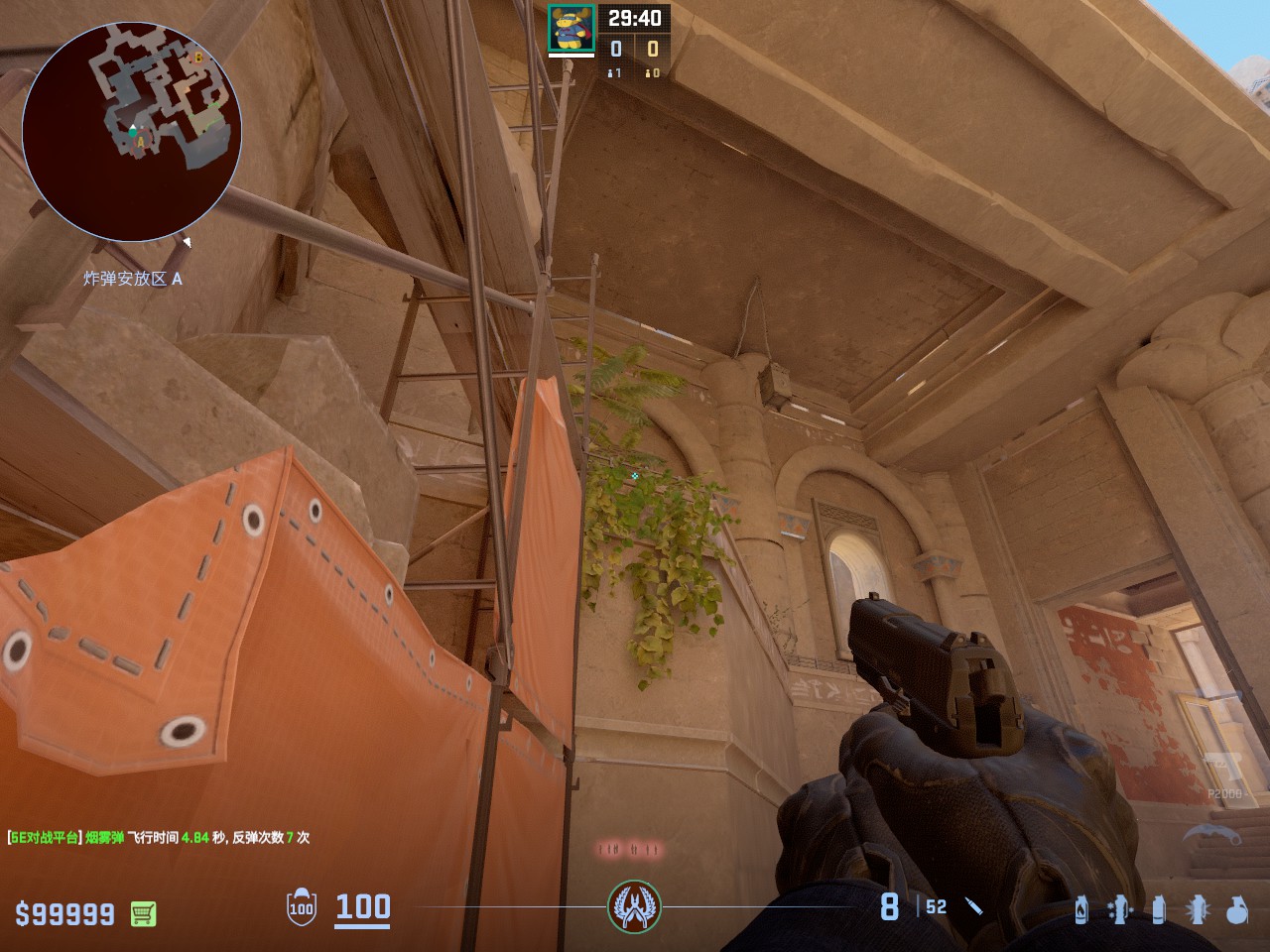Select the HE grenade icon
1270x952 pixels.
click(1236, 908)
